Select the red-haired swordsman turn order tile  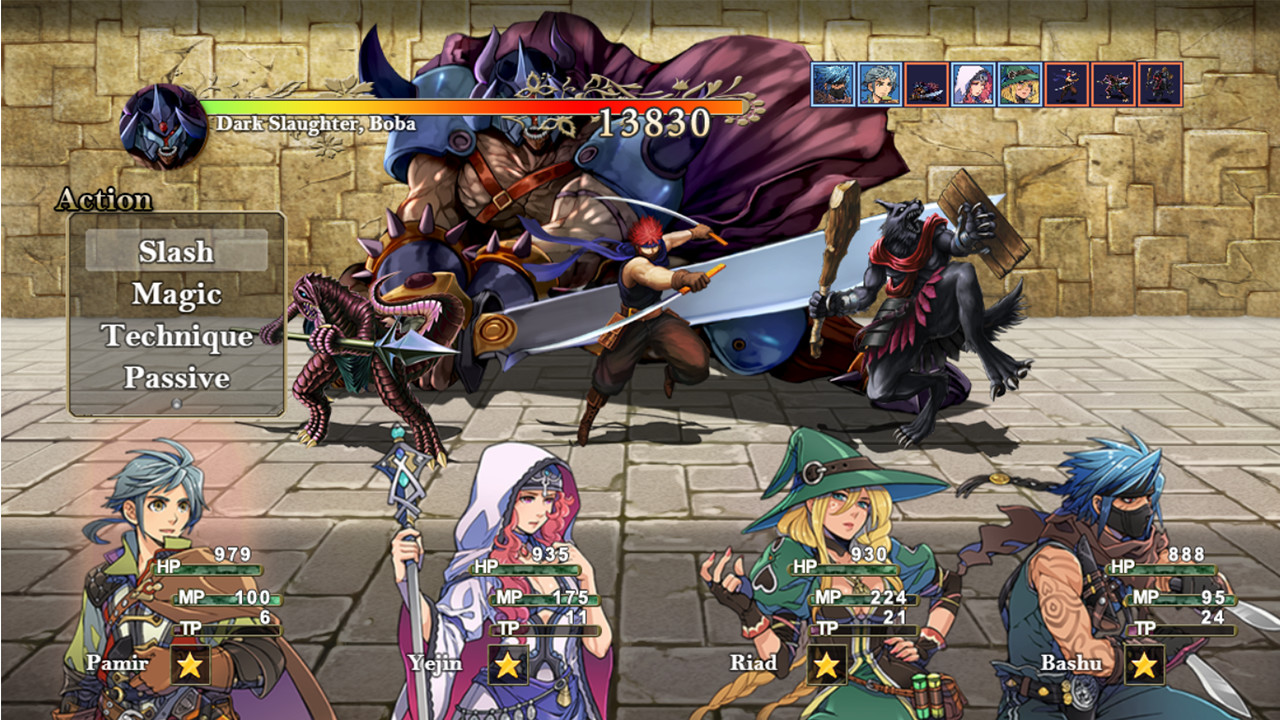(x=1066, y=84)
